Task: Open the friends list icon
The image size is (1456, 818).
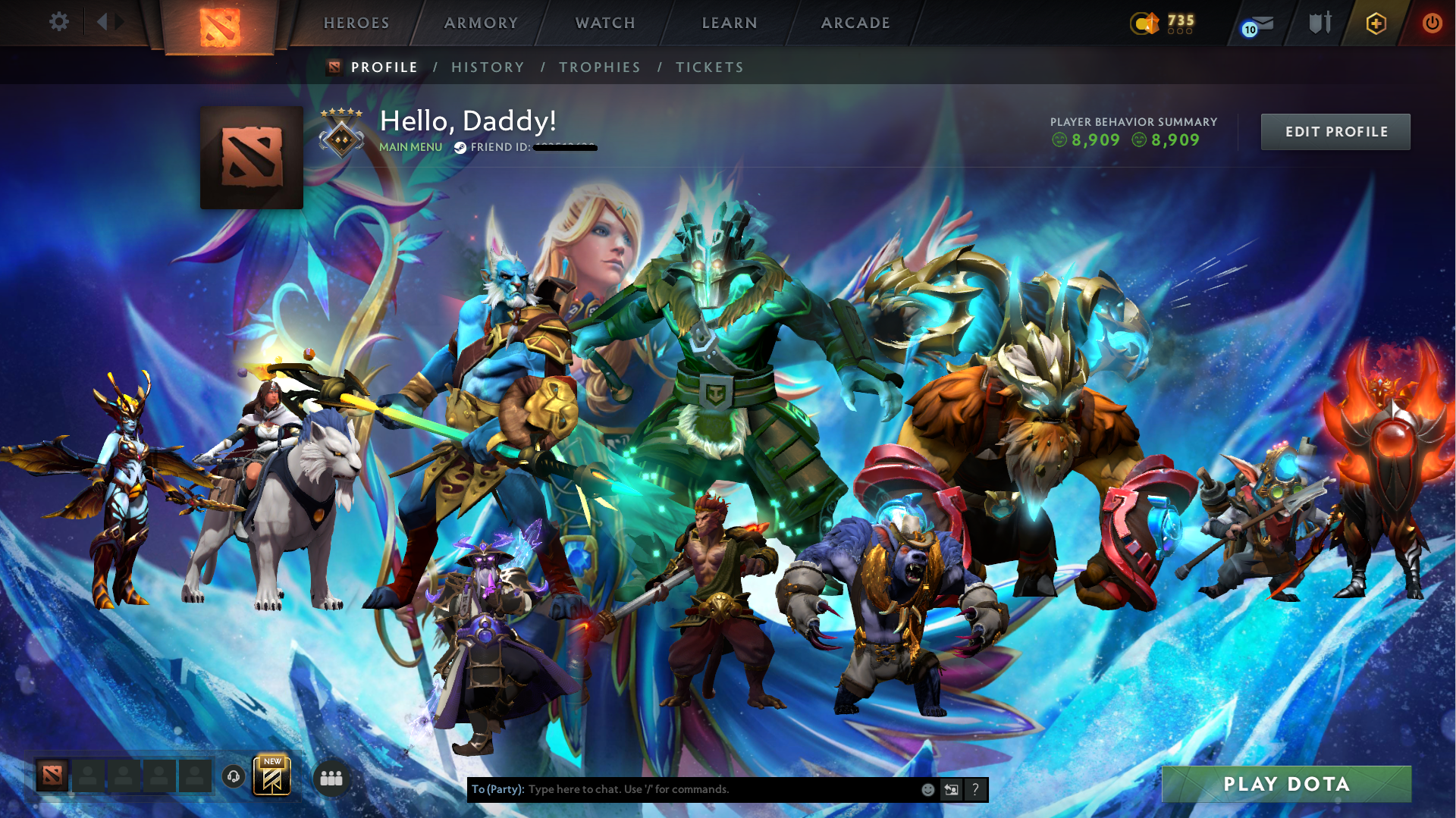Action: 331,778
